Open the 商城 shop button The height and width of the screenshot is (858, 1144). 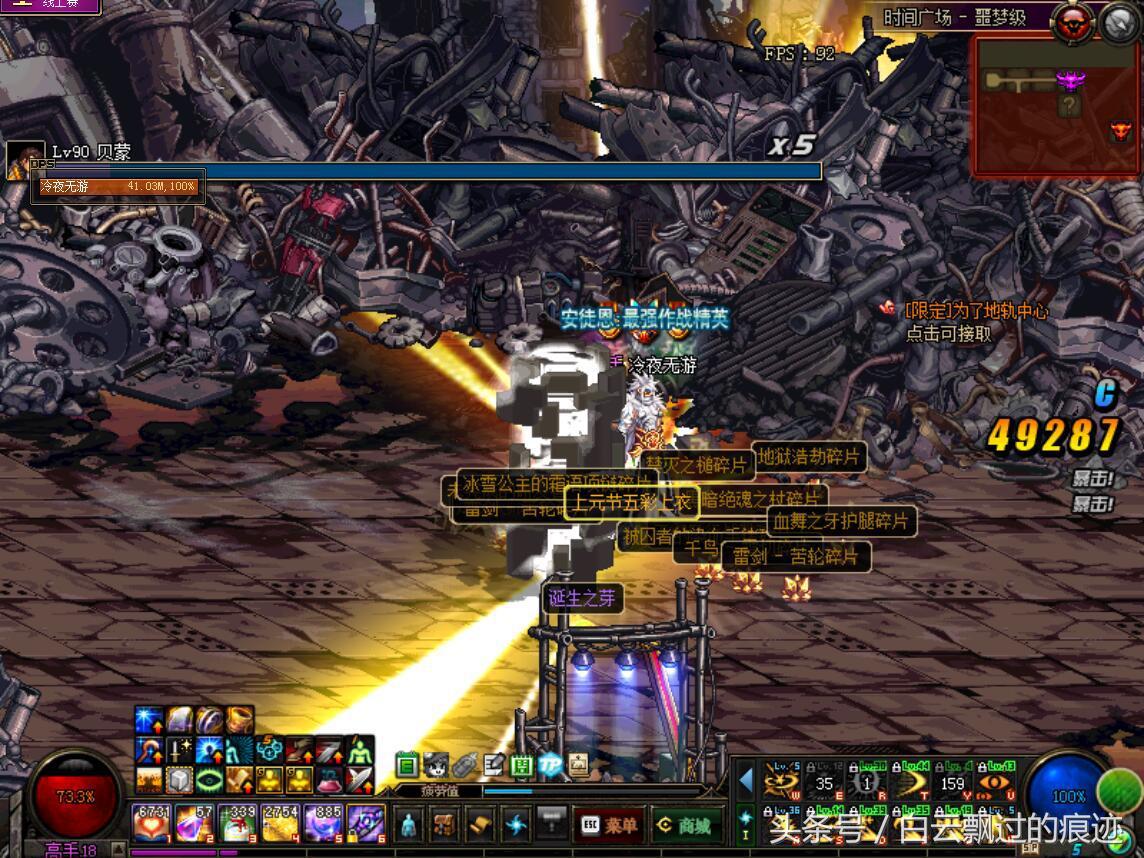pyautogui.click(x=687, y=826)
